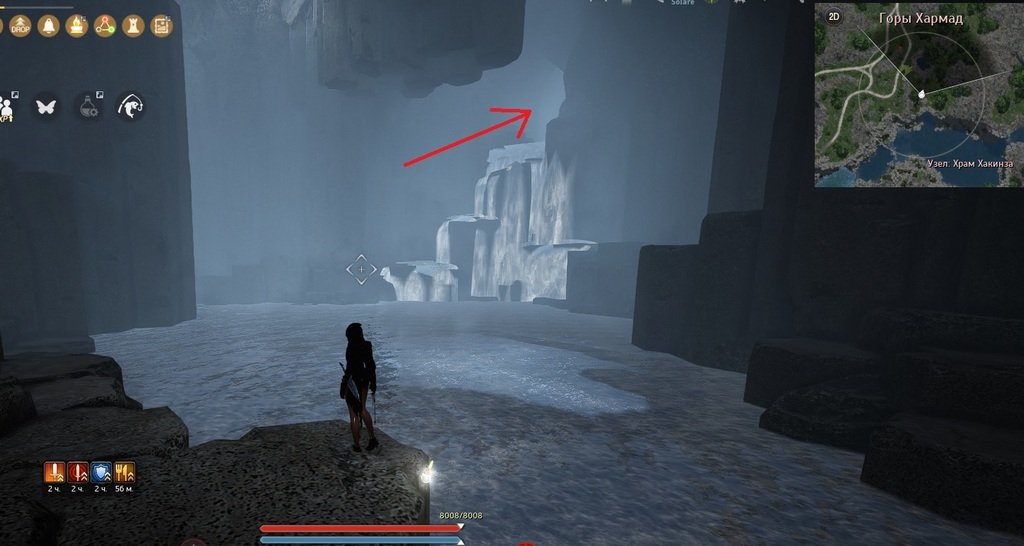The image size is (1024, 546).
Task: Open the campfire bowl icon
Action: [75, 27]
